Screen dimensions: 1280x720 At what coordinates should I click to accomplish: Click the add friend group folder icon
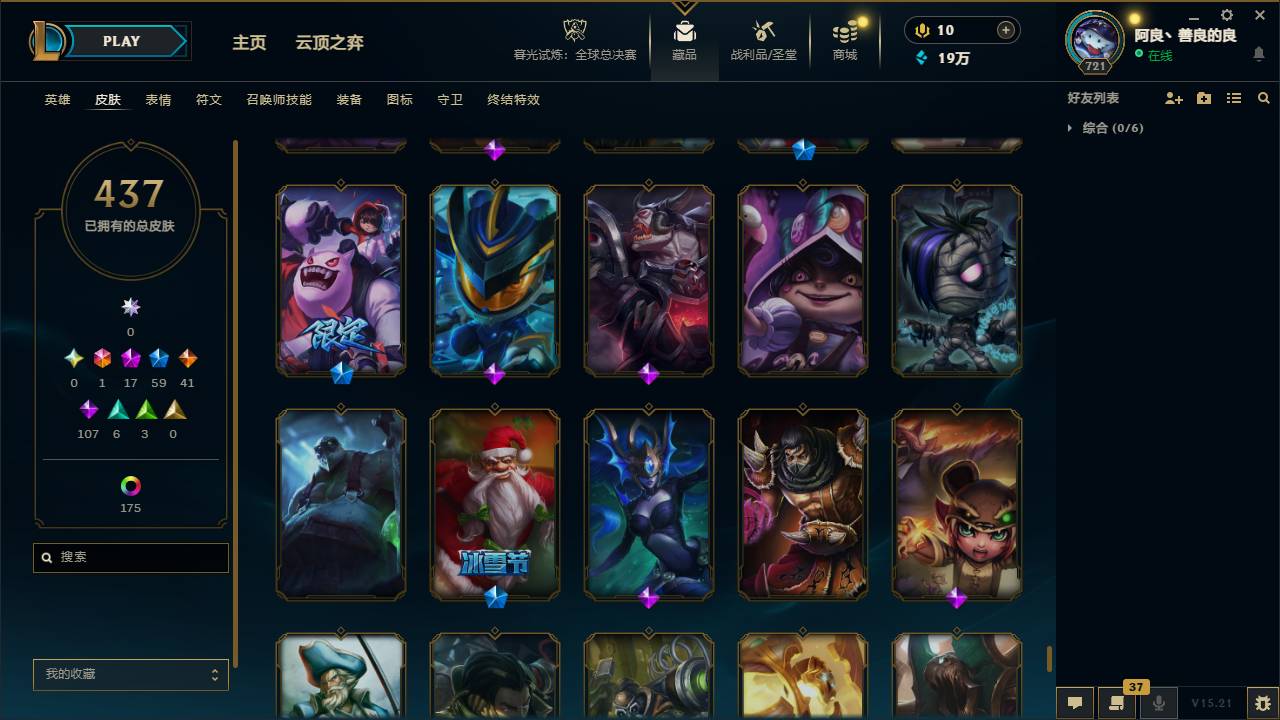click(1203, 97)
